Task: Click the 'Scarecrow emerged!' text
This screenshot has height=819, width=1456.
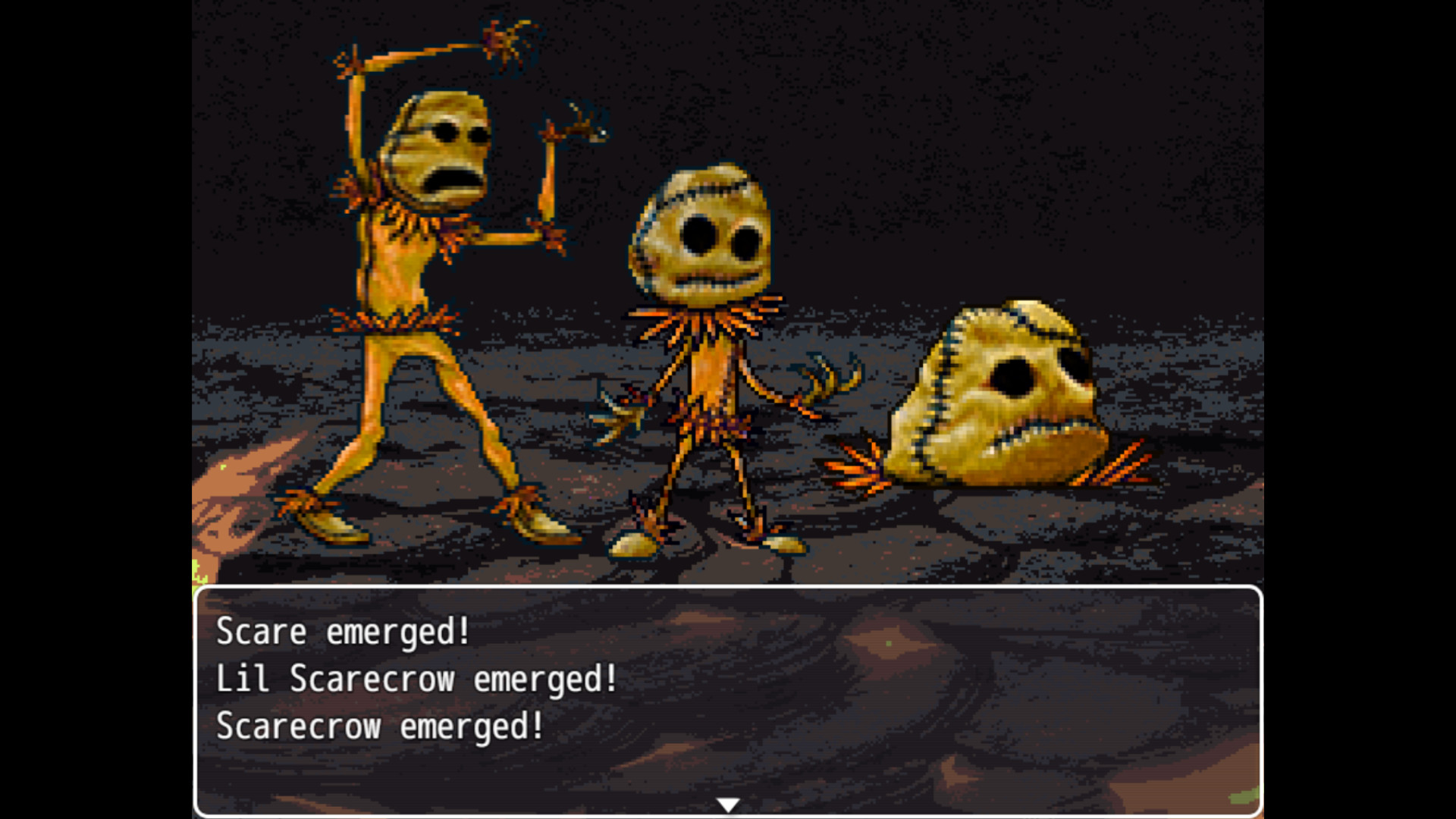Action: pos(377,726)
